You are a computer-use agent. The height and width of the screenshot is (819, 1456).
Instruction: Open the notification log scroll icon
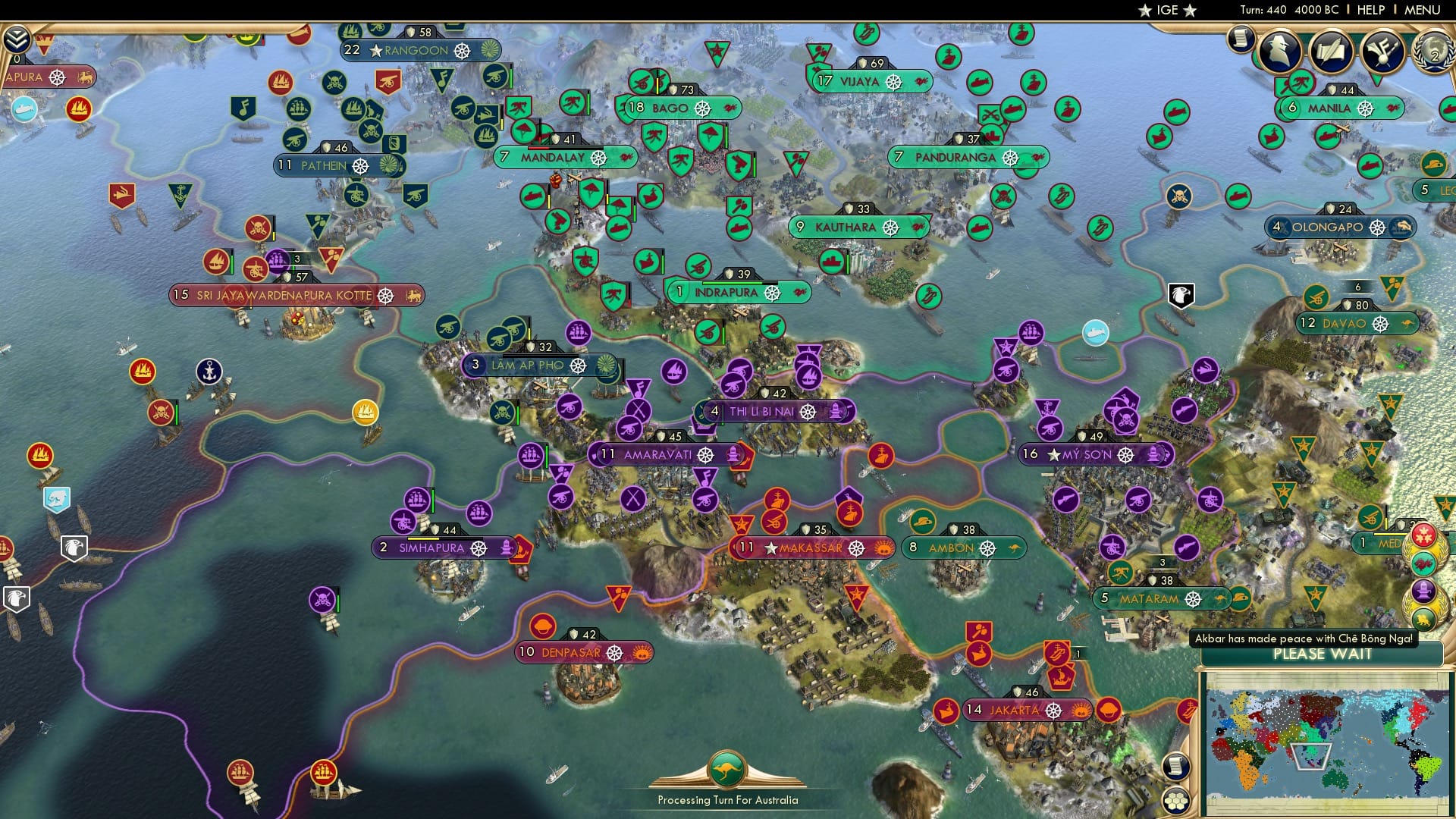(x=1241, y=41)
